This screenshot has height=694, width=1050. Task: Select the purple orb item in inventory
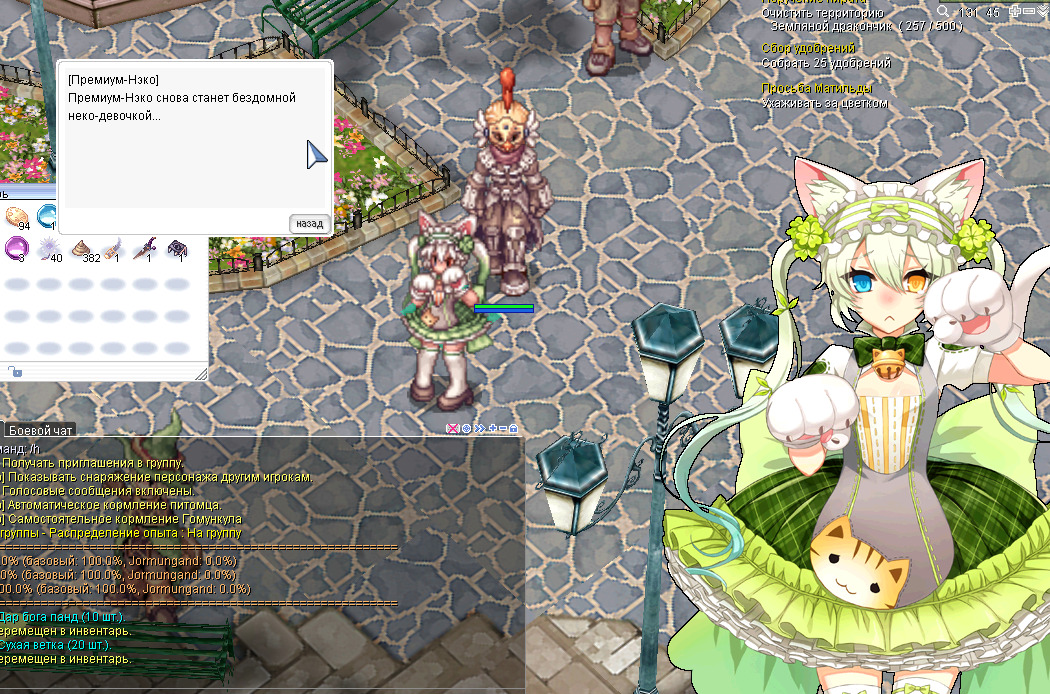tap(16, 246)
